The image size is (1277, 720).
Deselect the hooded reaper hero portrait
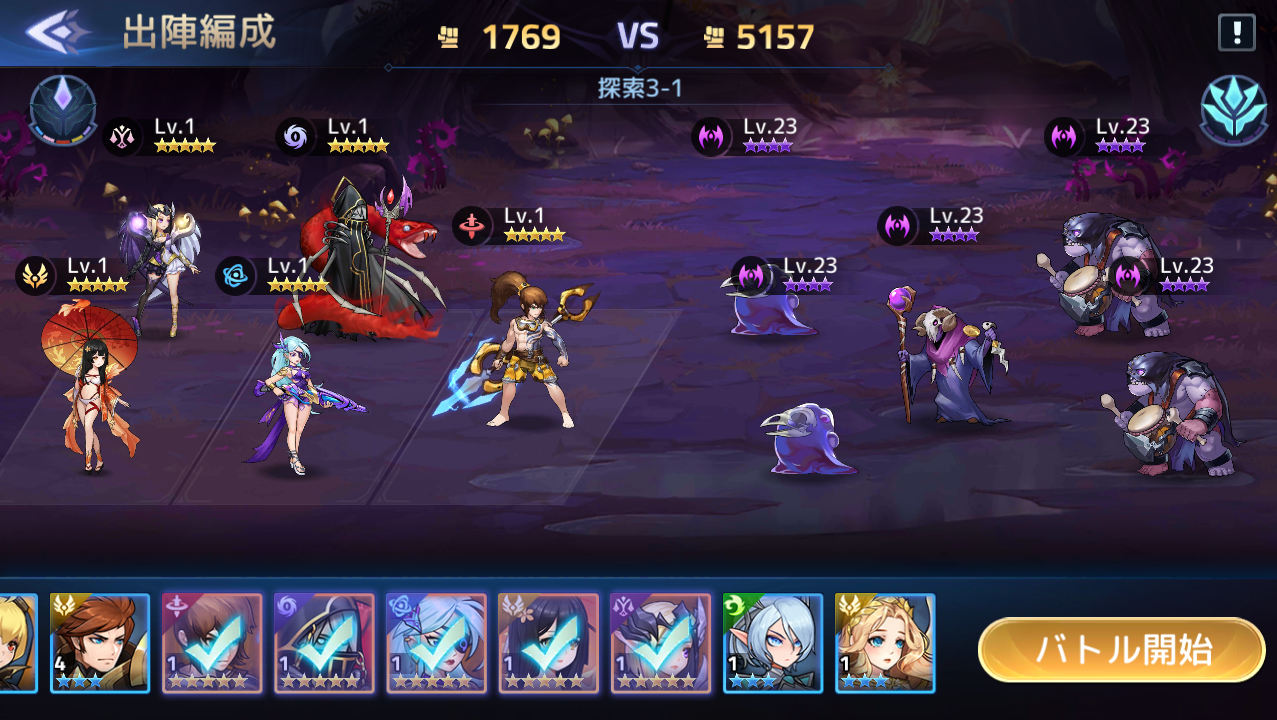point(324,643)
